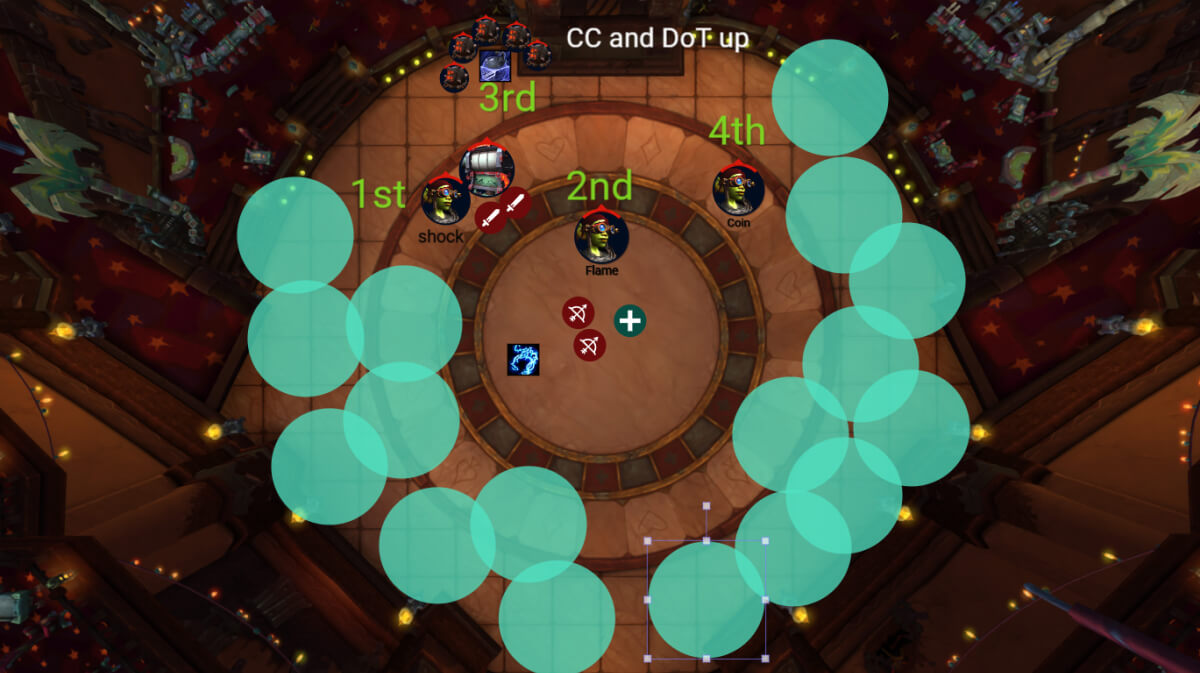Select the green "1st" order label

tap(379, 194)
